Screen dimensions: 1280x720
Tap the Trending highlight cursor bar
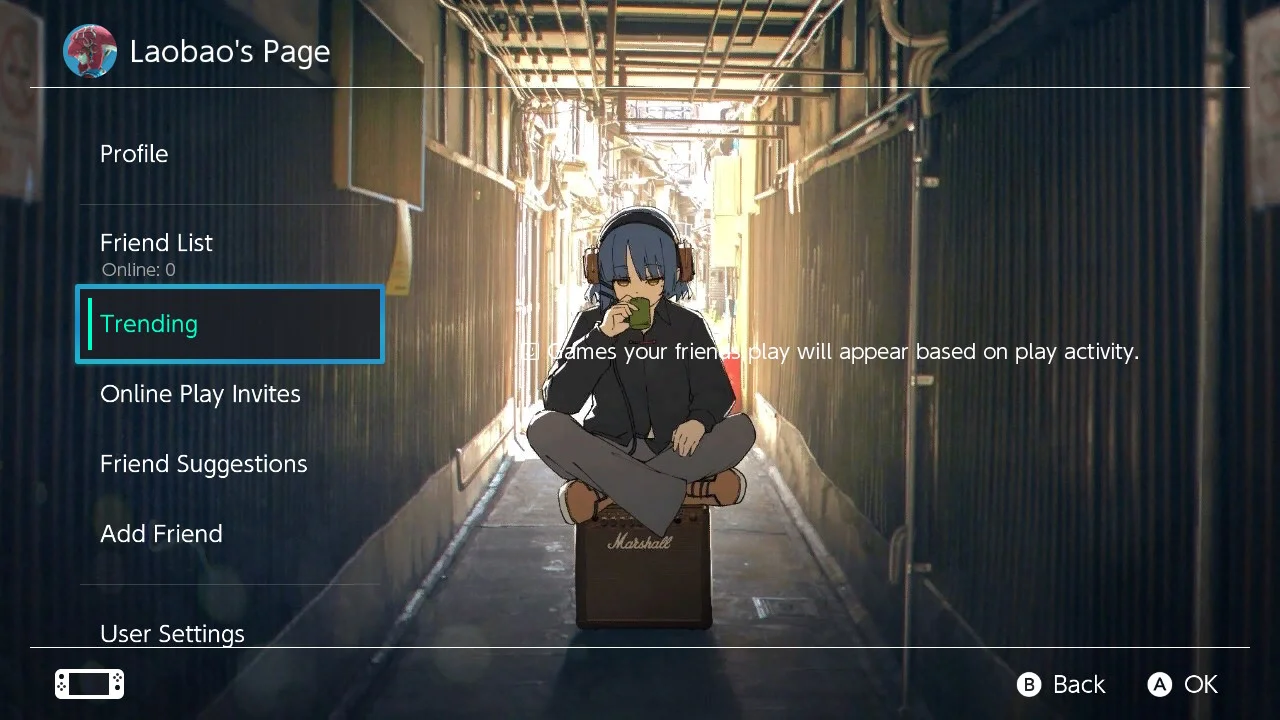(x=89, y=323)
